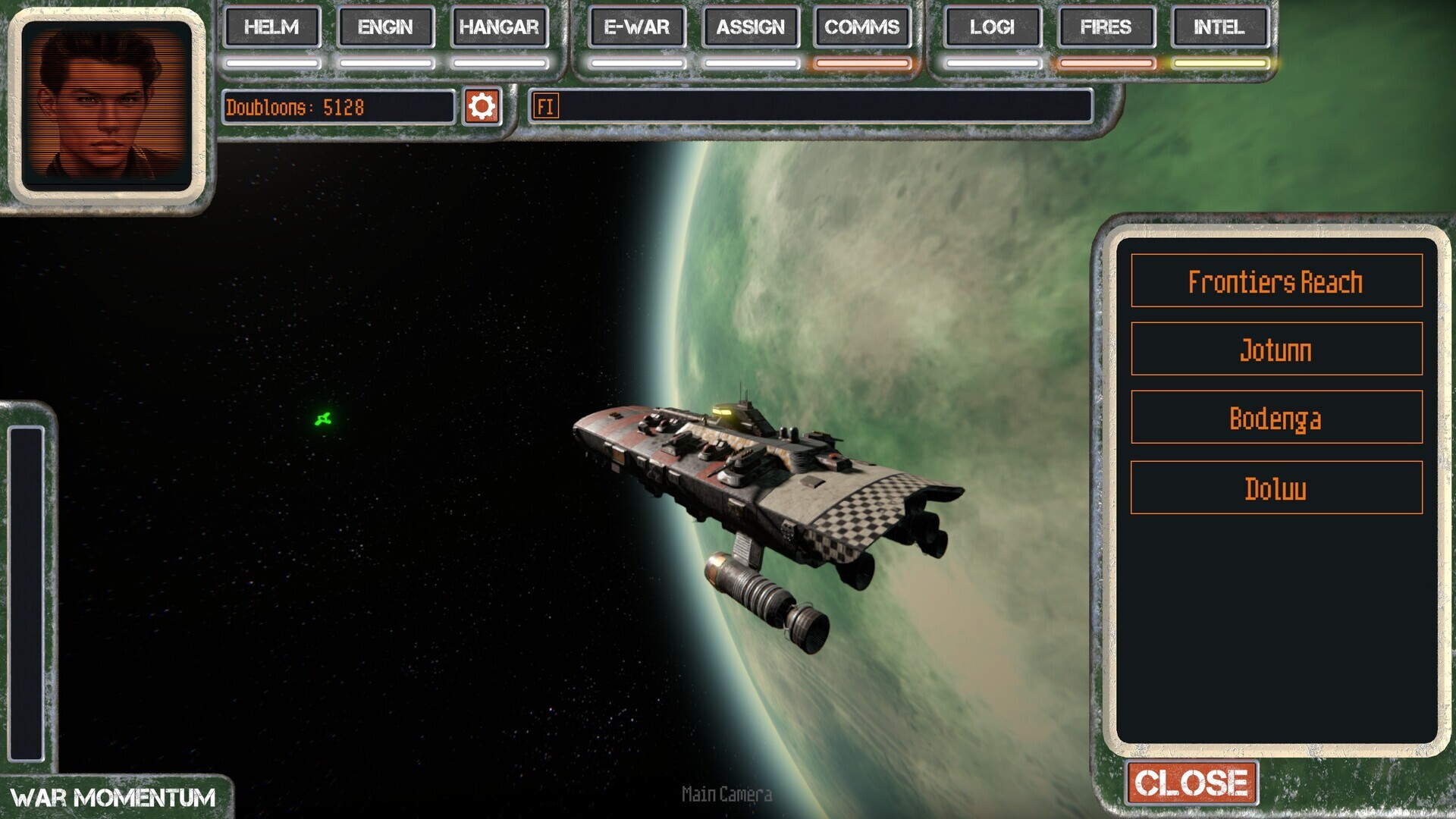The height and width of the screenshot is (819, 1456).
Task: View the INTEL panel
Action: 1219,27
